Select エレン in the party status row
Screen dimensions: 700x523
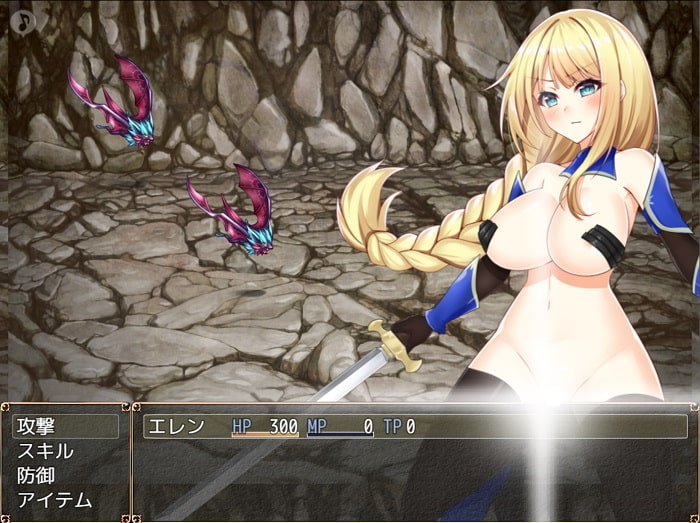click(x=176, y=427)
